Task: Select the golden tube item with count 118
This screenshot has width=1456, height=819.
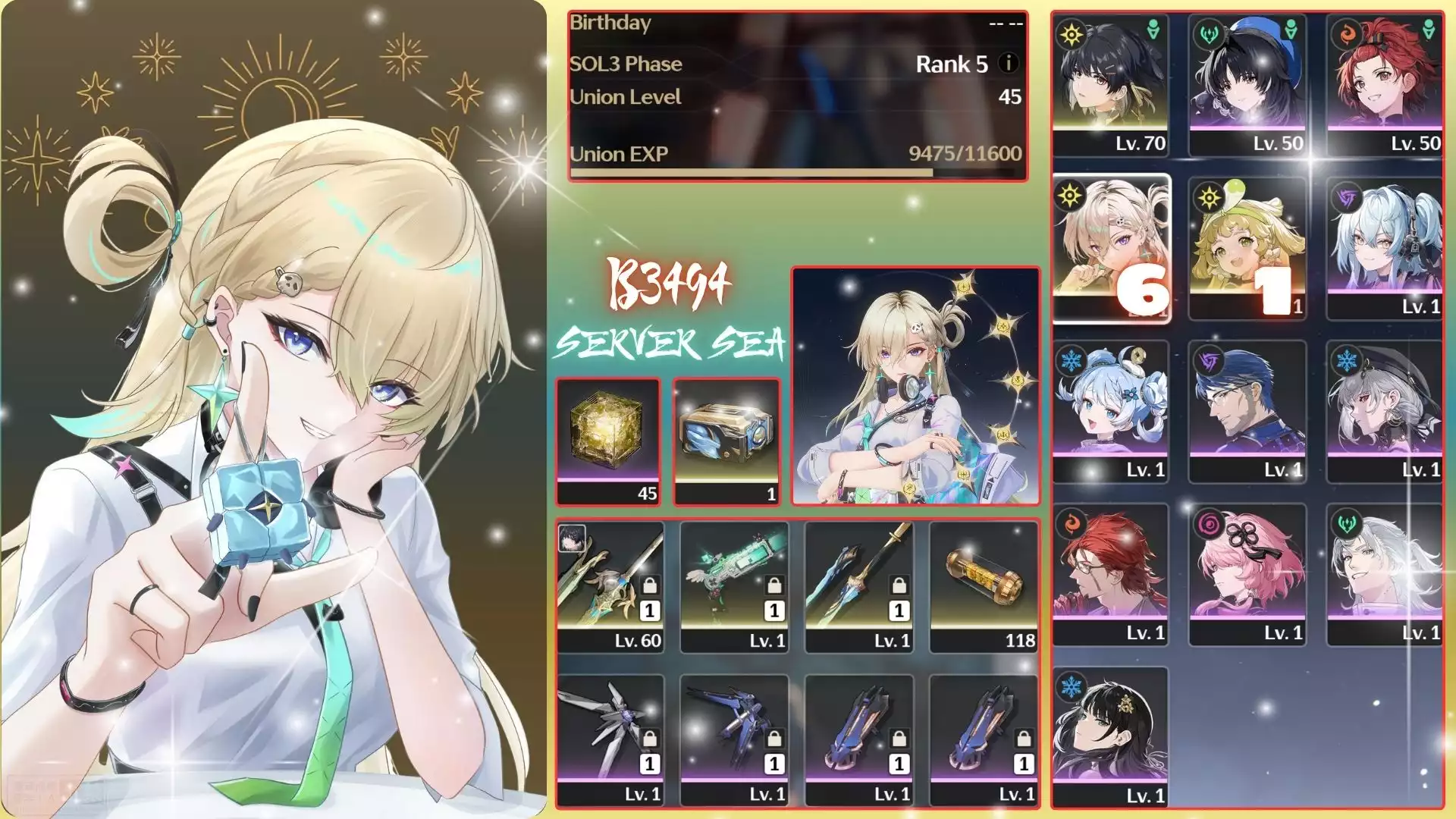Action: click(x=984, y=586)
